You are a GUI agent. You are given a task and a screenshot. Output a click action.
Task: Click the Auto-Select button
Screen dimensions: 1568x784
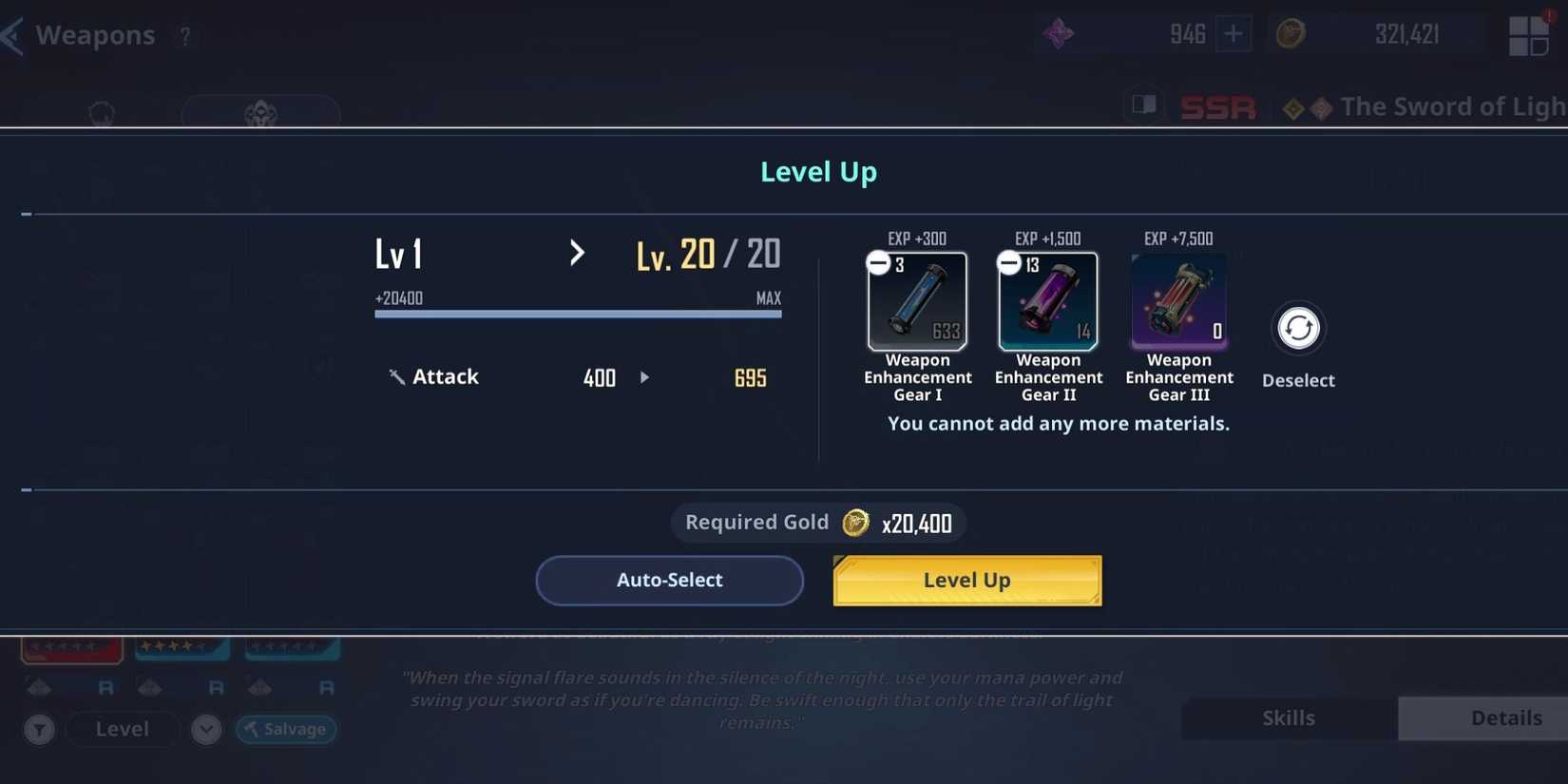(669, 580)
